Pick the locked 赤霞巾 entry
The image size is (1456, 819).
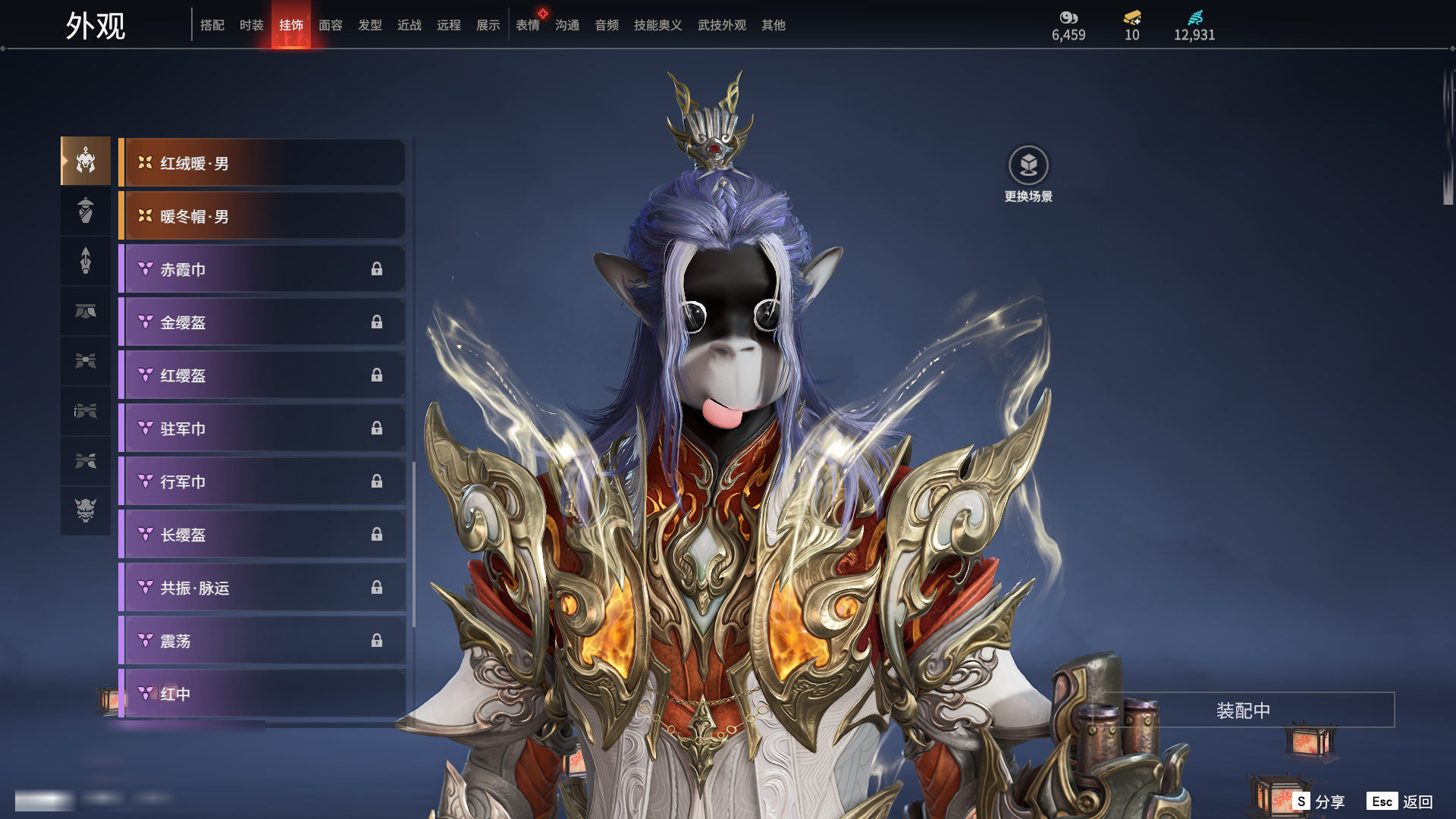click(x=262, y=269)
